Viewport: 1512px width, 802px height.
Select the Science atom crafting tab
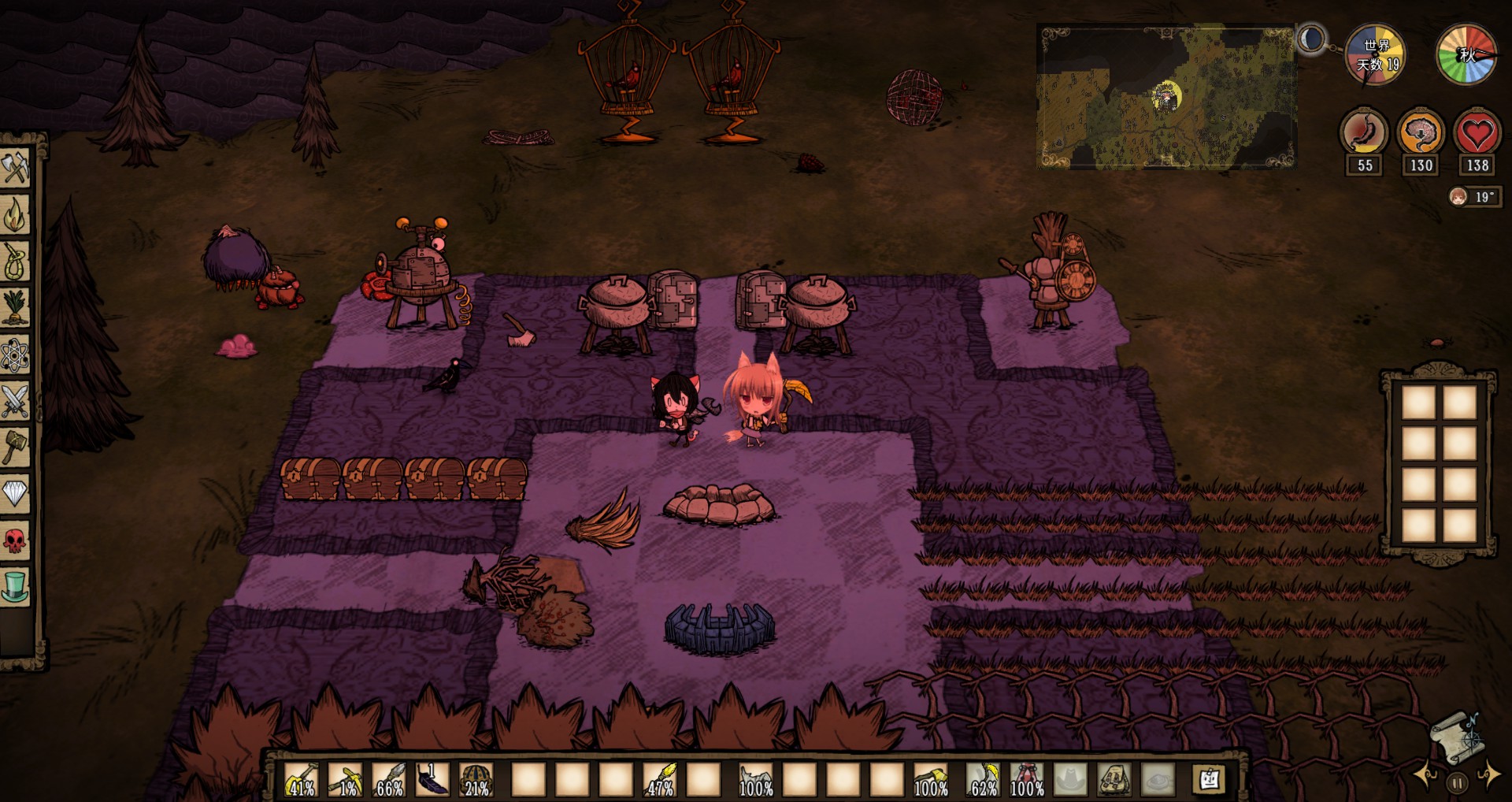(x=15, y=355)
